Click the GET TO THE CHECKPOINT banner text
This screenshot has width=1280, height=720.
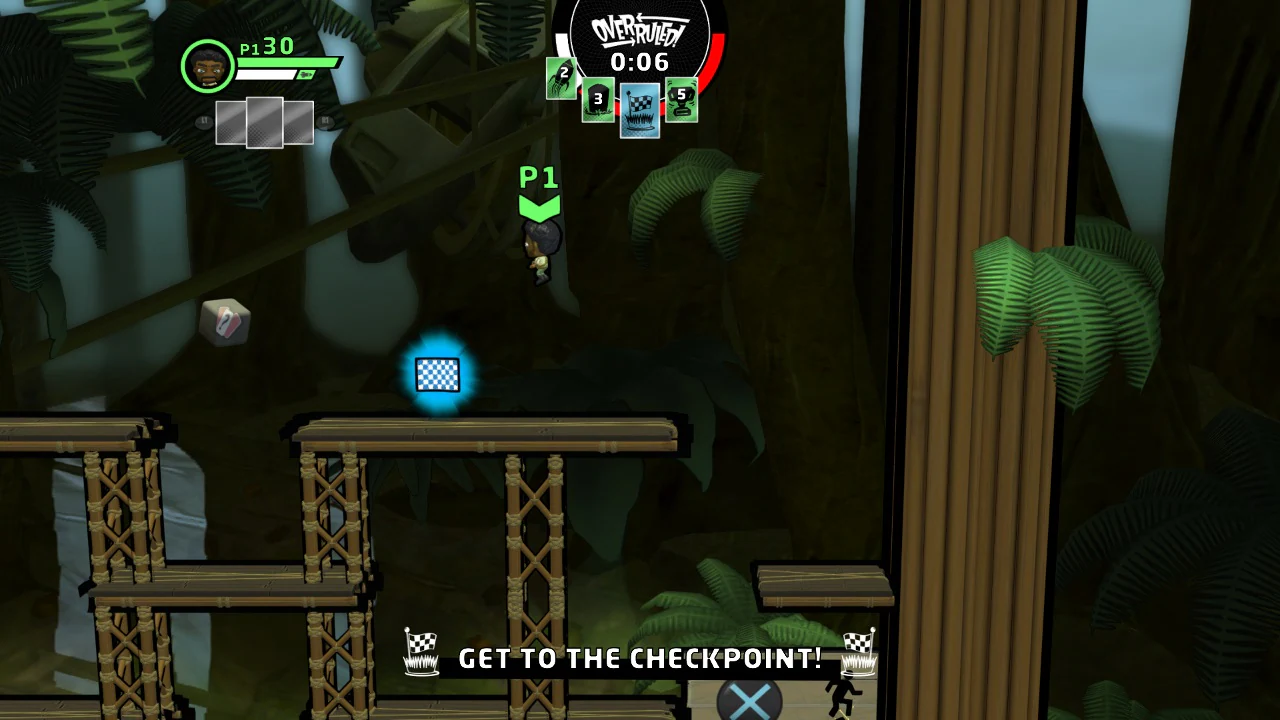[640, 658]
